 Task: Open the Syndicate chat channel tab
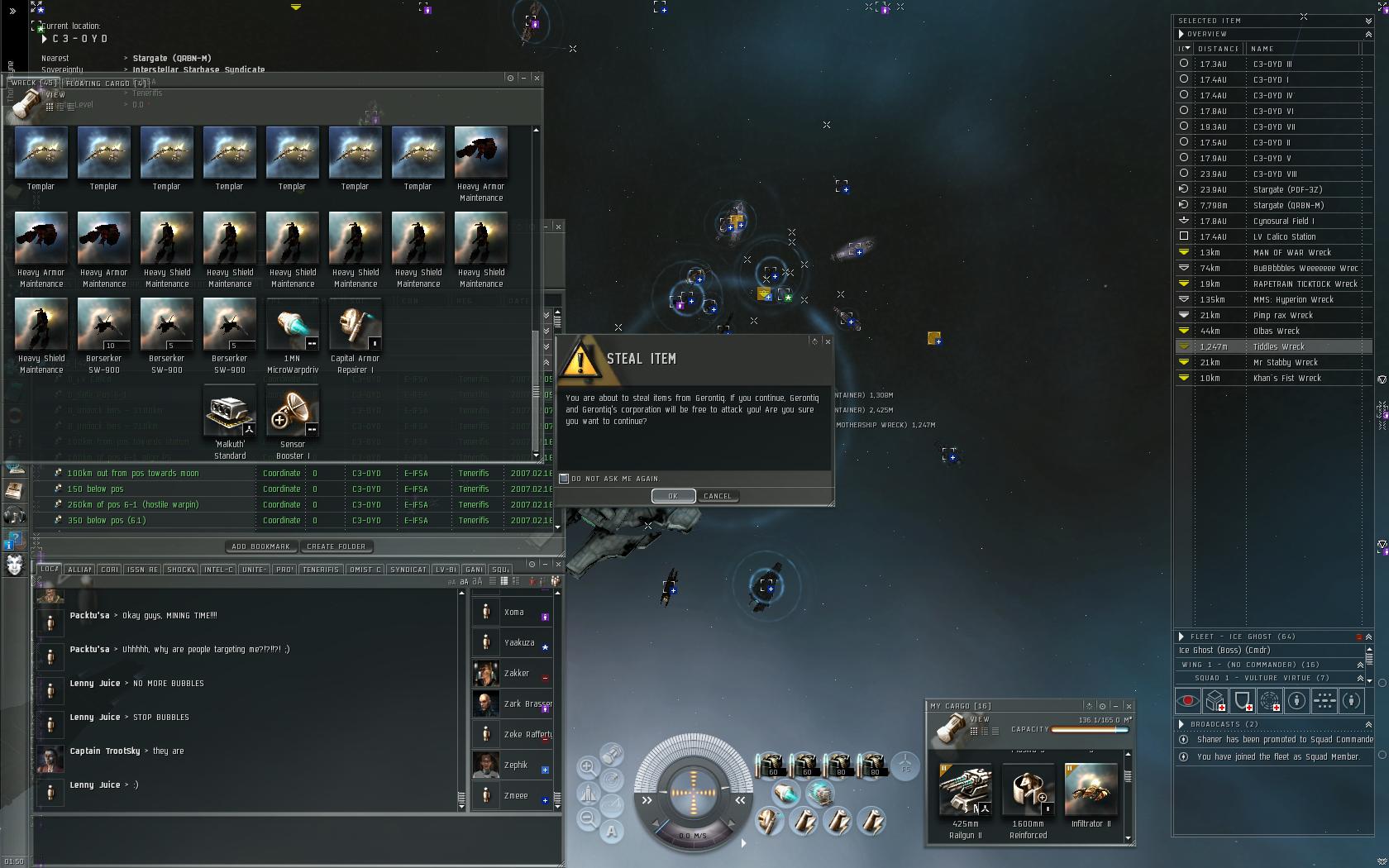pos(408,570)
